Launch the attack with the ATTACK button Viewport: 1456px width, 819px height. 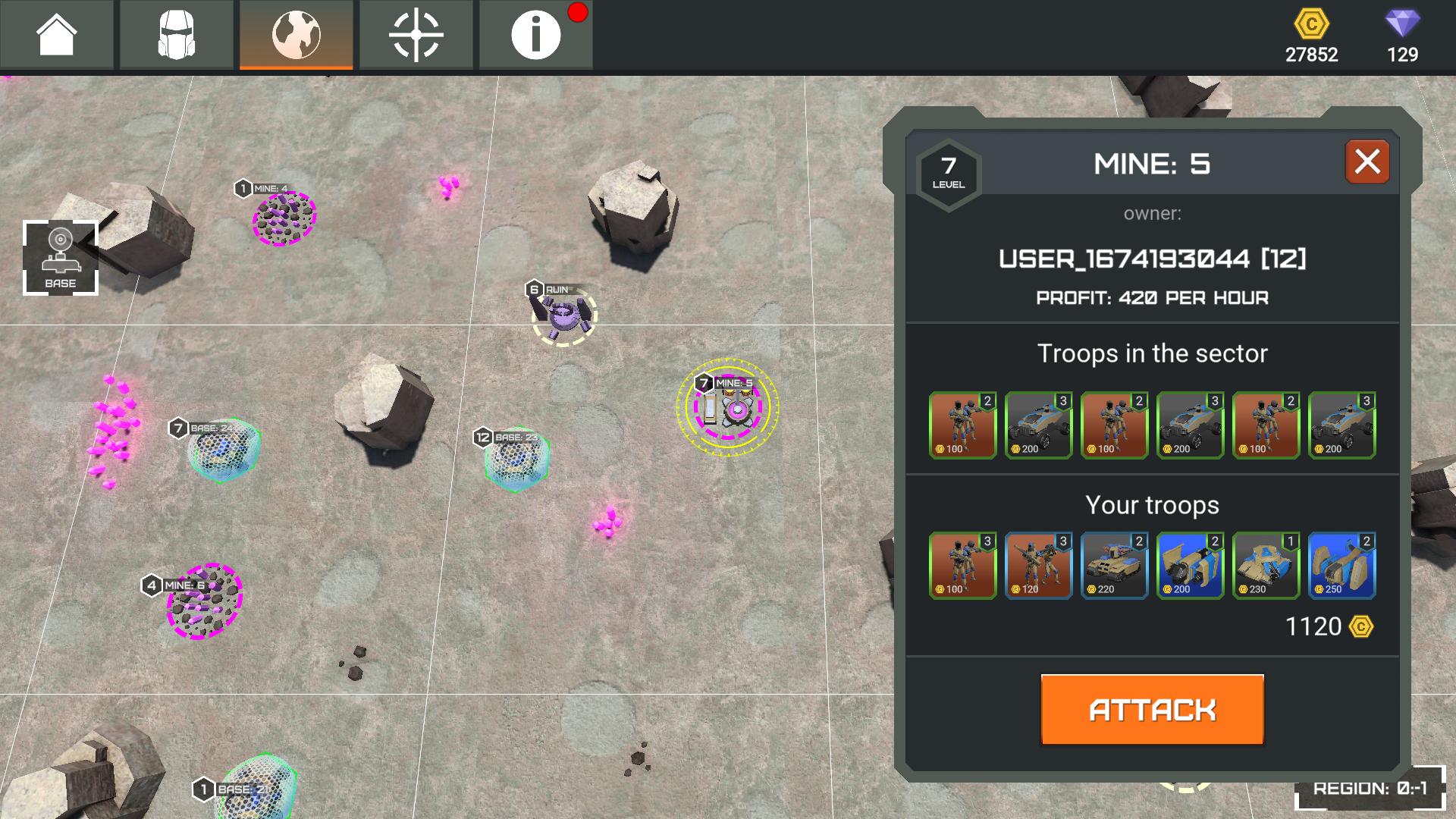1152,710
